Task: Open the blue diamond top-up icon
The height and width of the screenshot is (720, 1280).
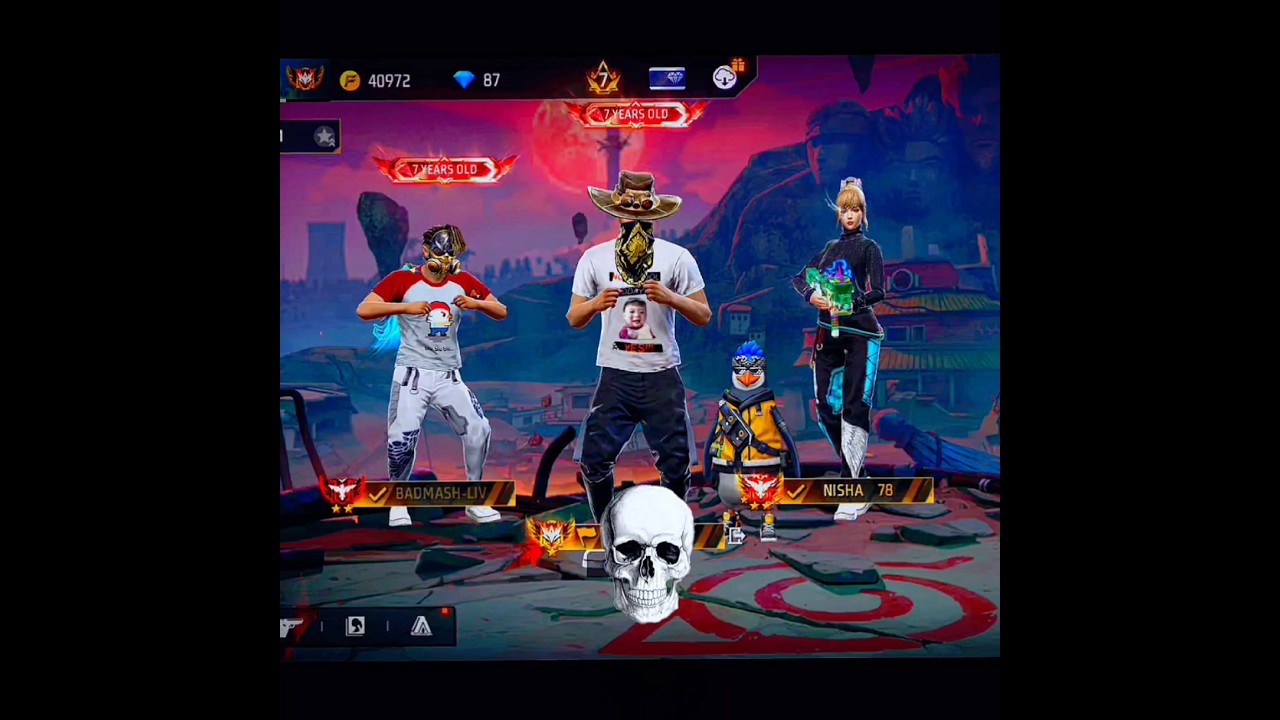Action: [x=464, y=80]
